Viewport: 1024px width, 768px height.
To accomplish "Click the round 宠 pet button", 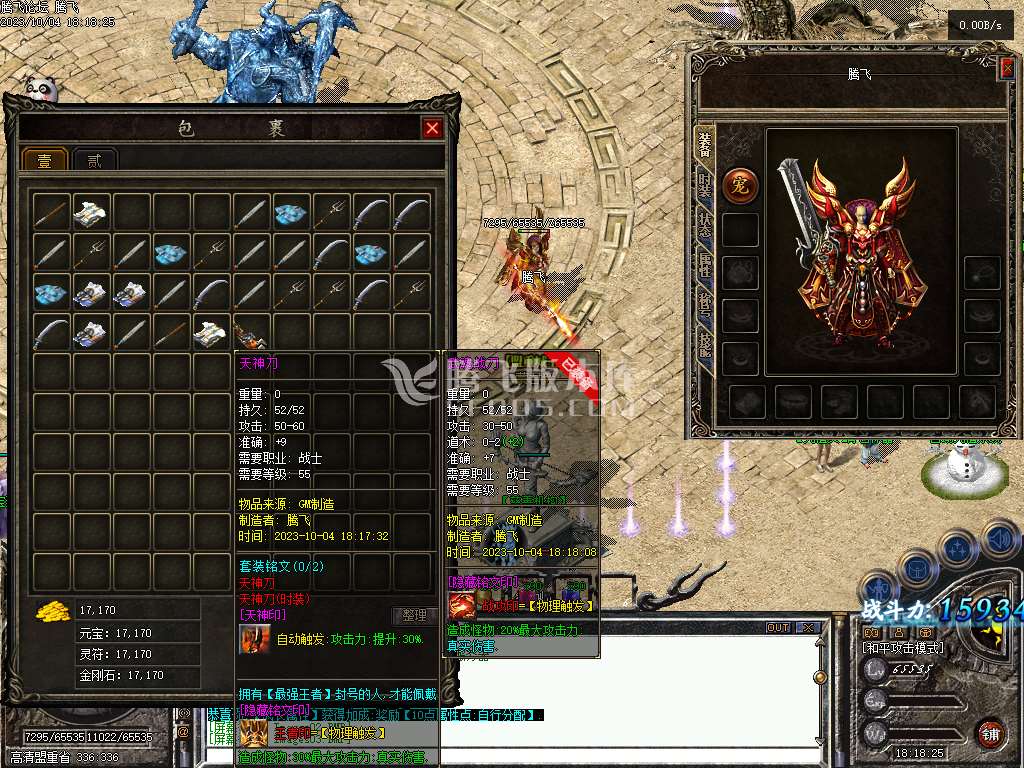I will [740, 185].
